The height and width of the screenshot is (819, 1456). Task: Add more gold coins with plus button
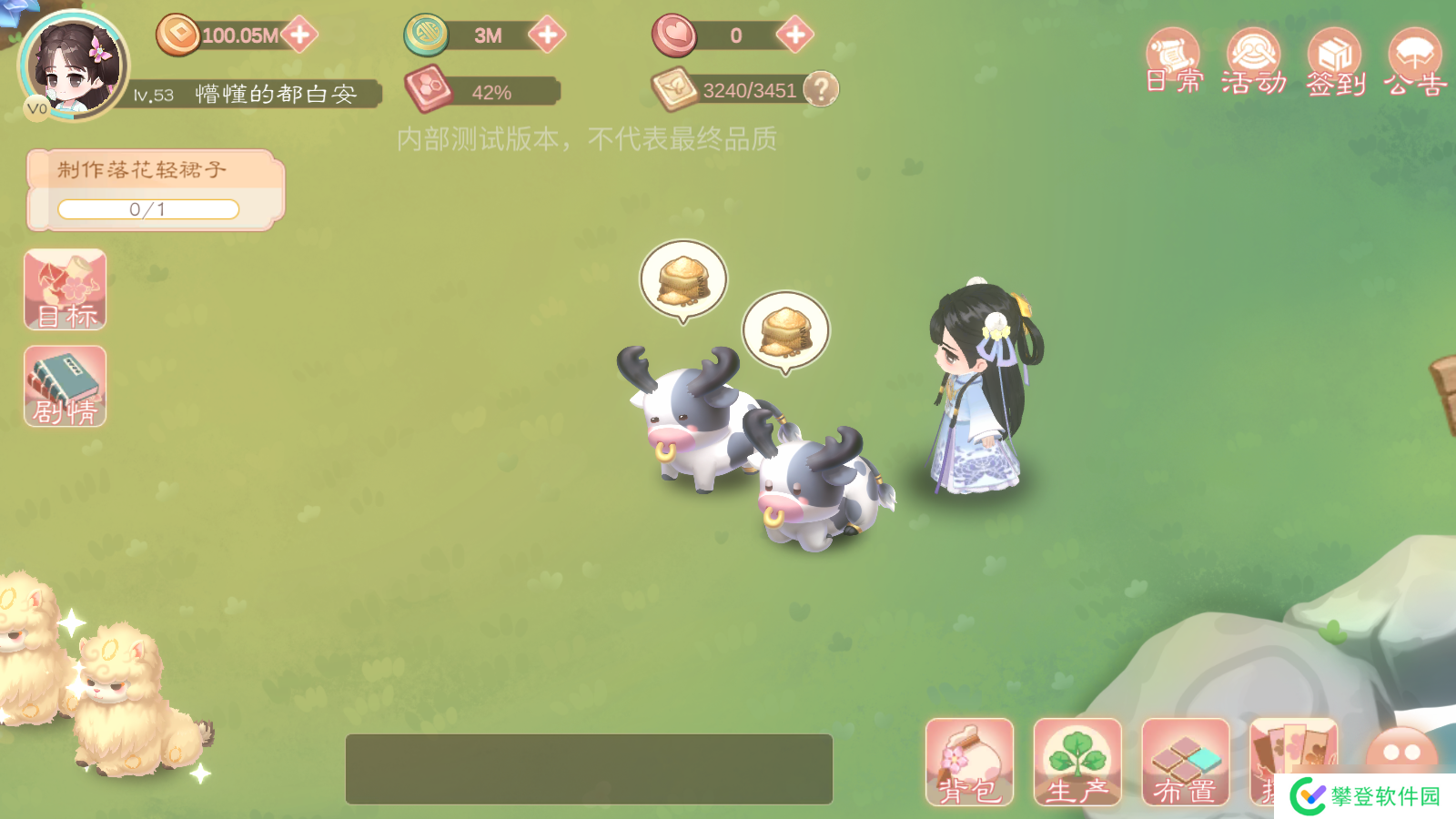coord(299,35)
